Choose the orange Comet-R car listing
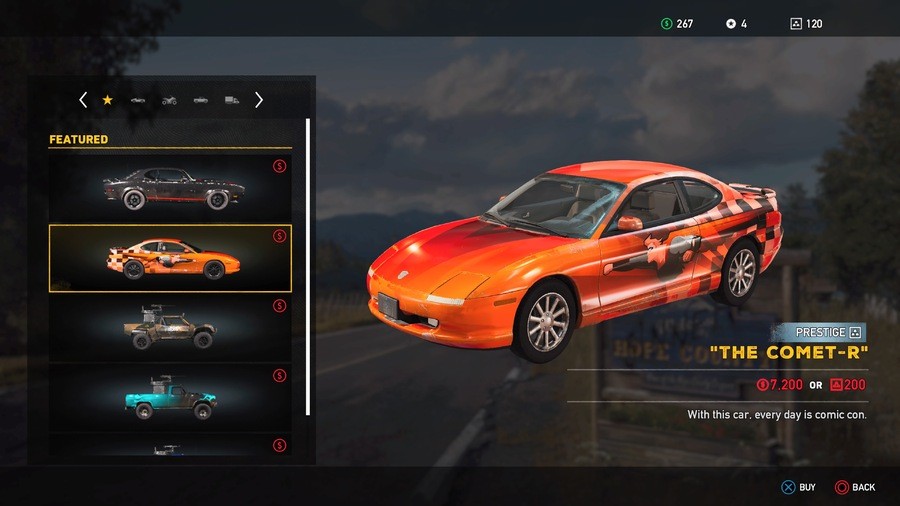Screen dimensions: 900x506 (170, 258)
